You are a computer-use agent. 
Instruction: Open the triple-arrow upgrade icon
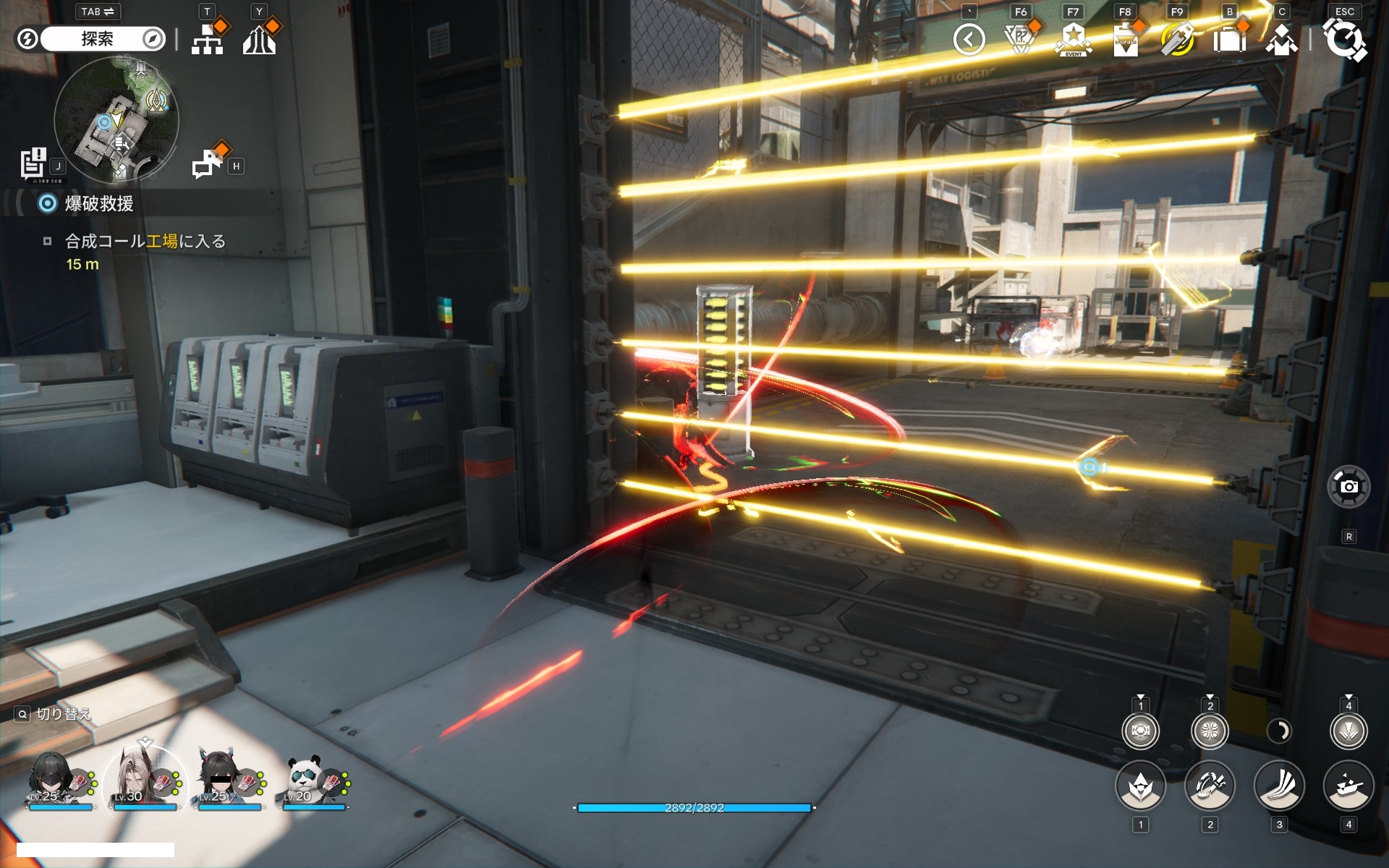(259, 40)
